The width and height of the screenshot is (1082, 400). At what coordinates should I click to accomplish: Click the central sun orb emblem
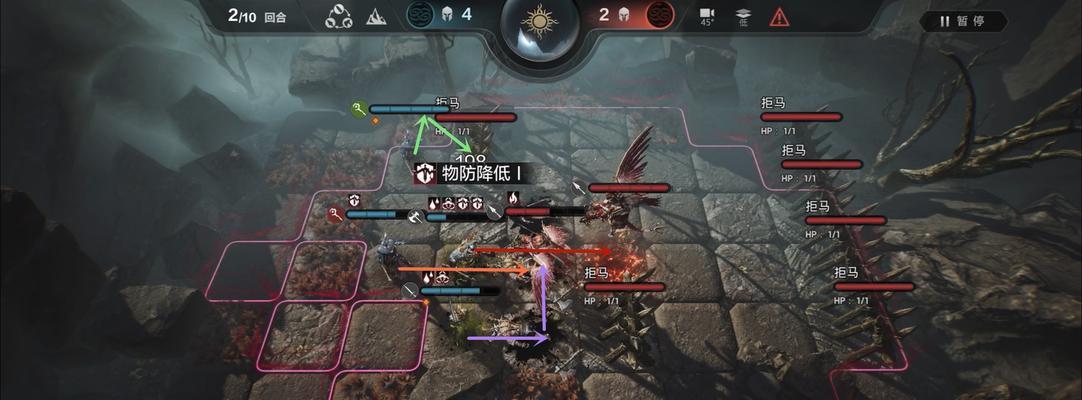(x=540, y=22)
